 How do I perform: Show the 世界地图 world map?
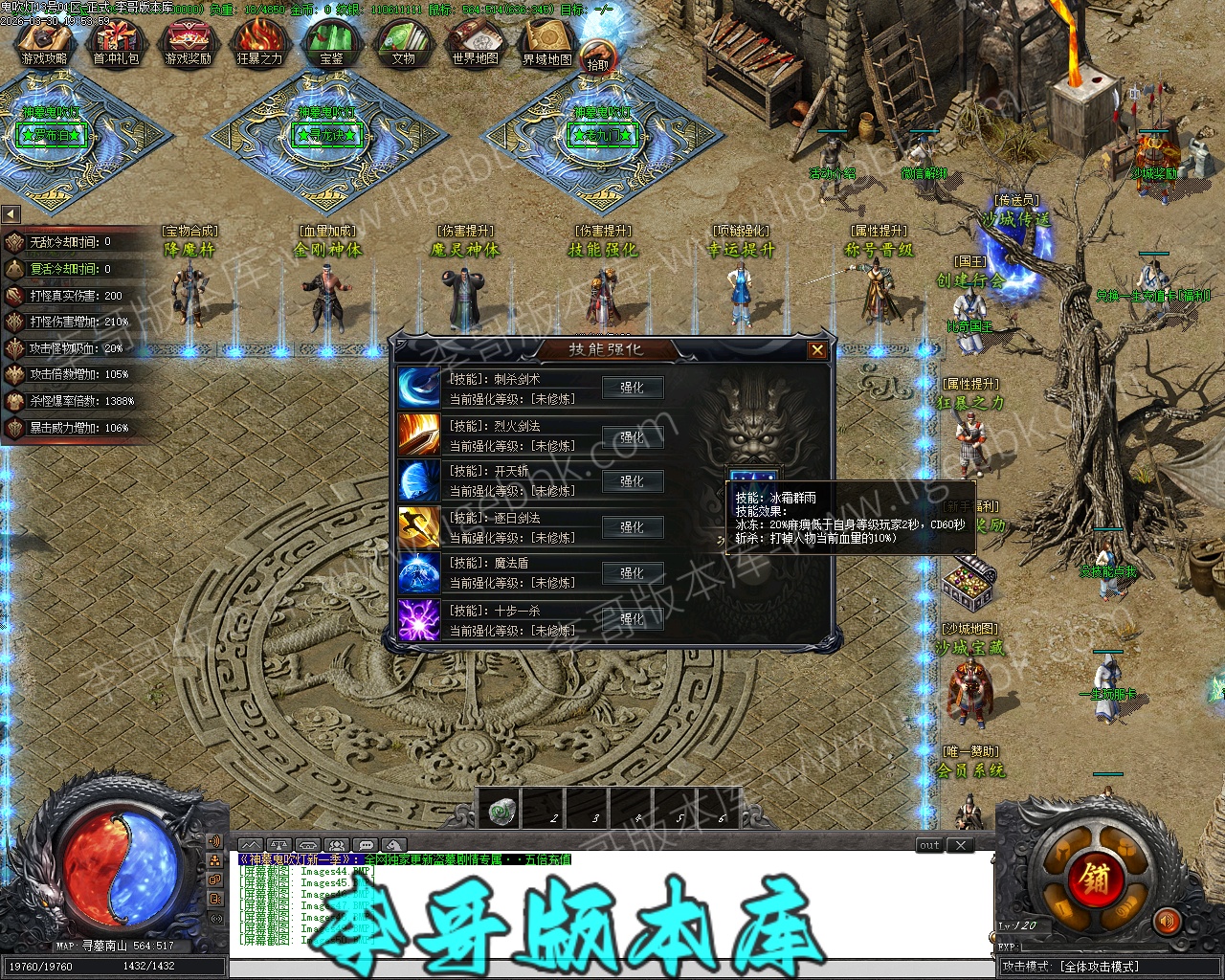coord(475,44)
